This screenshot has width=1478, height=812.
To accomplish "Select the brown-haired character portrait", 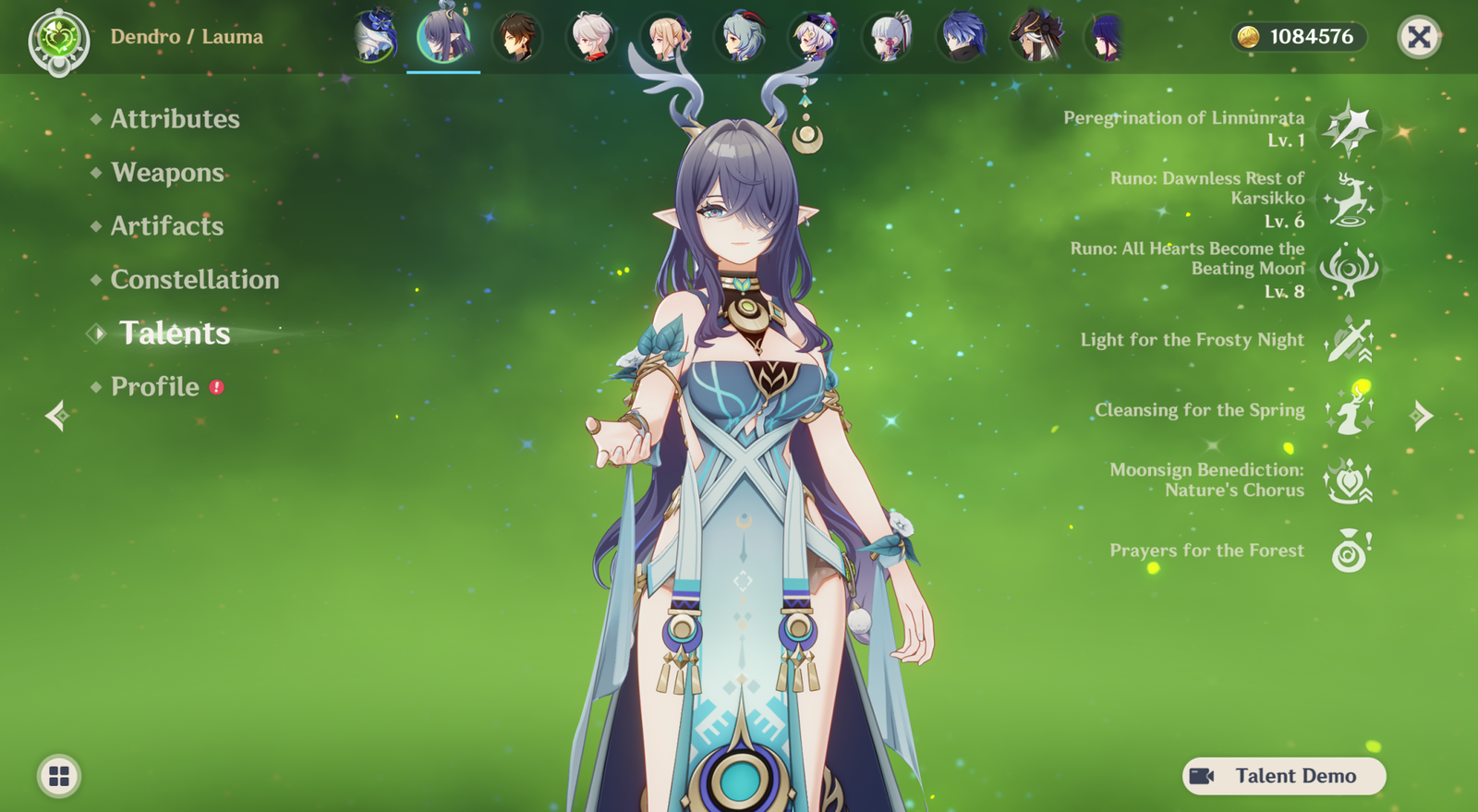I will [517, 38].
